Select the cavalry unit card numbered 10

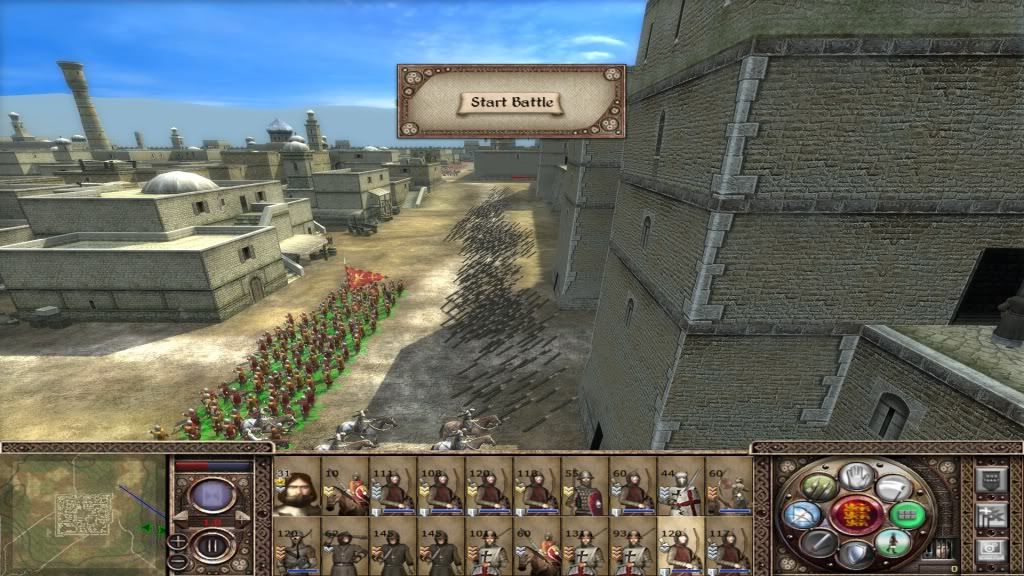click(344, 487)
